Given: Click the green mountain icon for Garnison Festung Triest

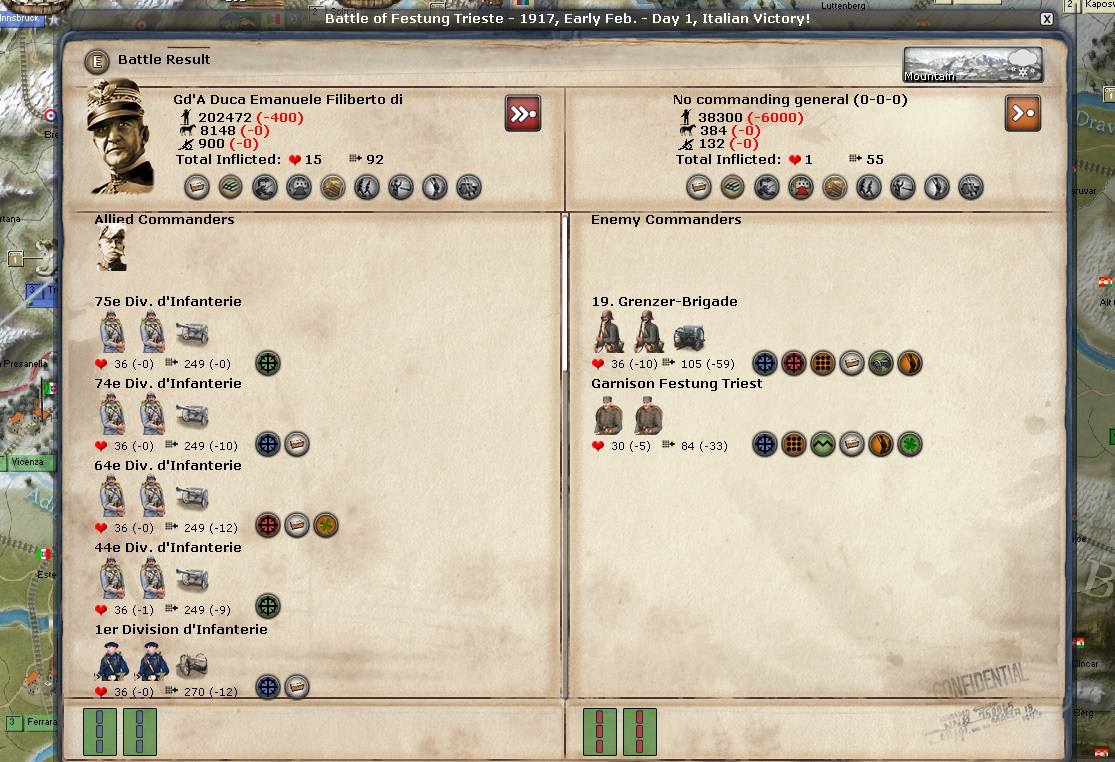Looking at the screenshot, I should [x=822, y=445].
